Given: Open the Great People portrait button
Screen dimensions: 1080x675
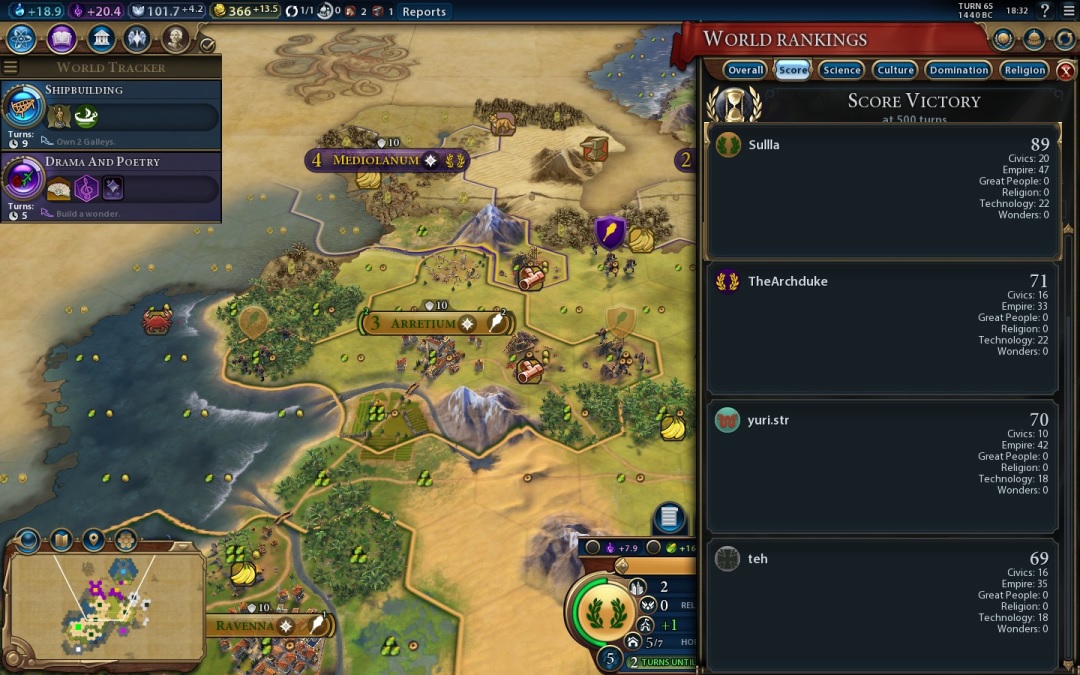Looking at the screenshot, I should pyautogui.click(x=176, y=39).
